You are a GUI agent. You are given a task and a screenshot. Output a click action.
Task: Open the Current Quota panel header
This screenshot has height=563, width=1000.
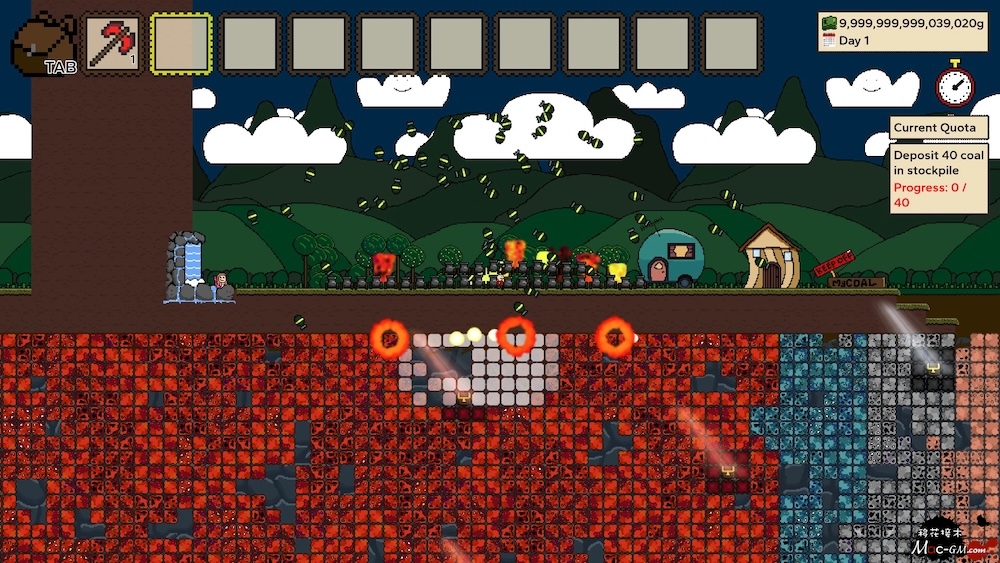(938, 128)
